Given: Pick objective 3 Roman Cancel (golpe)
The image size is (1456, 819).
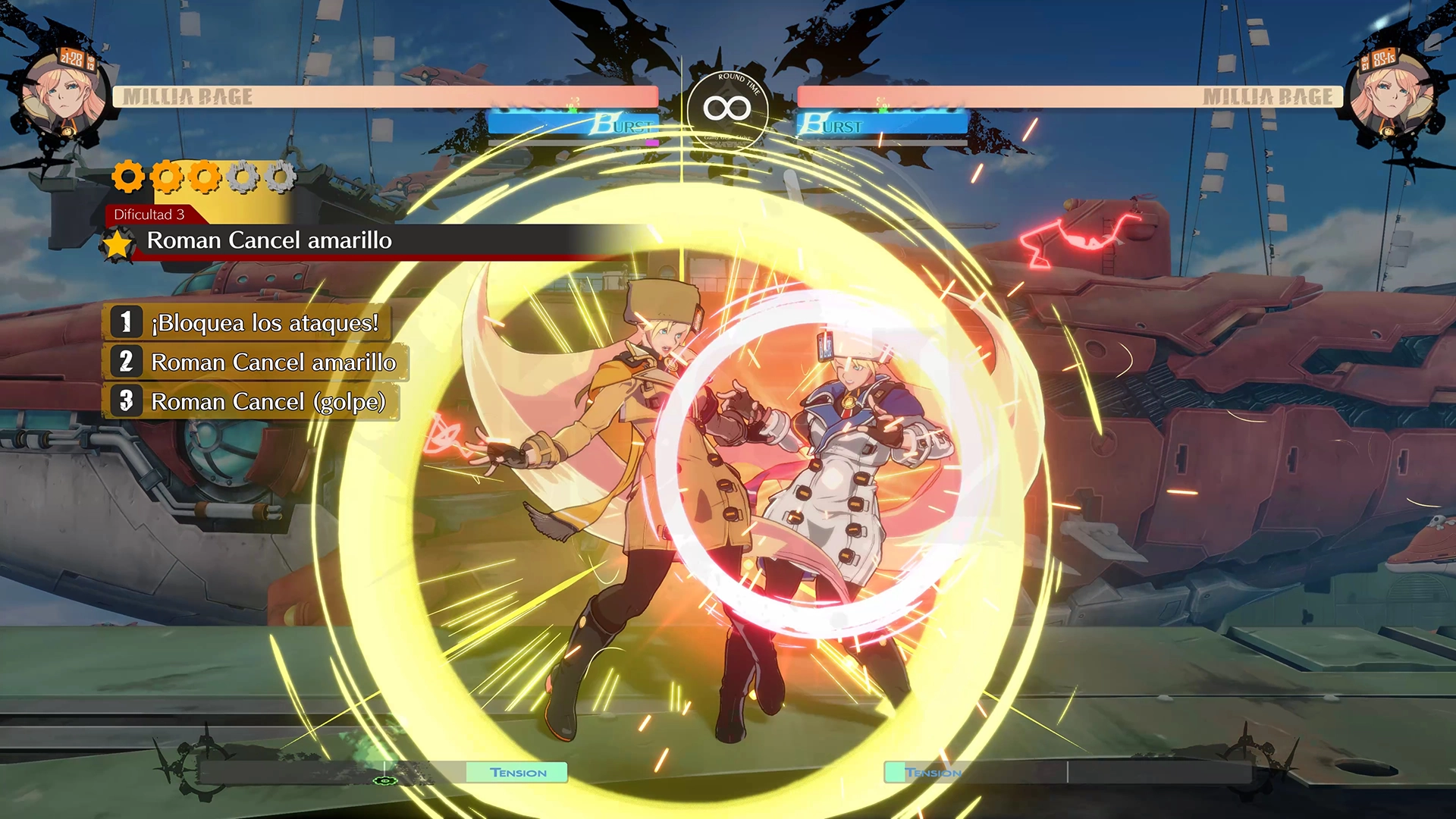Looking at the screenshot, I should click(251, 402).
